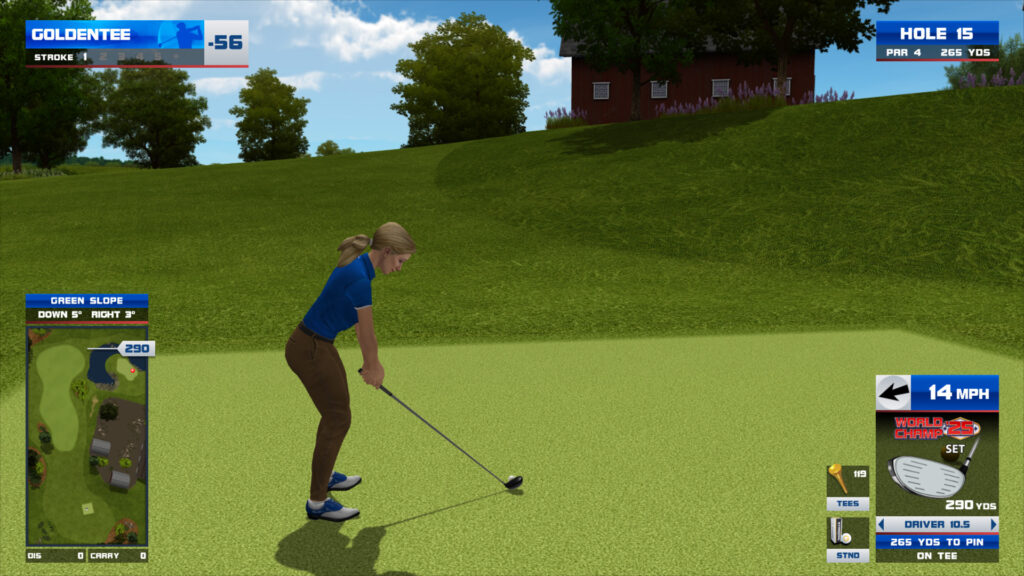Select the next club with the right arrow
The width and height of the screenshot is (1024, 576).
pos(993,524)
